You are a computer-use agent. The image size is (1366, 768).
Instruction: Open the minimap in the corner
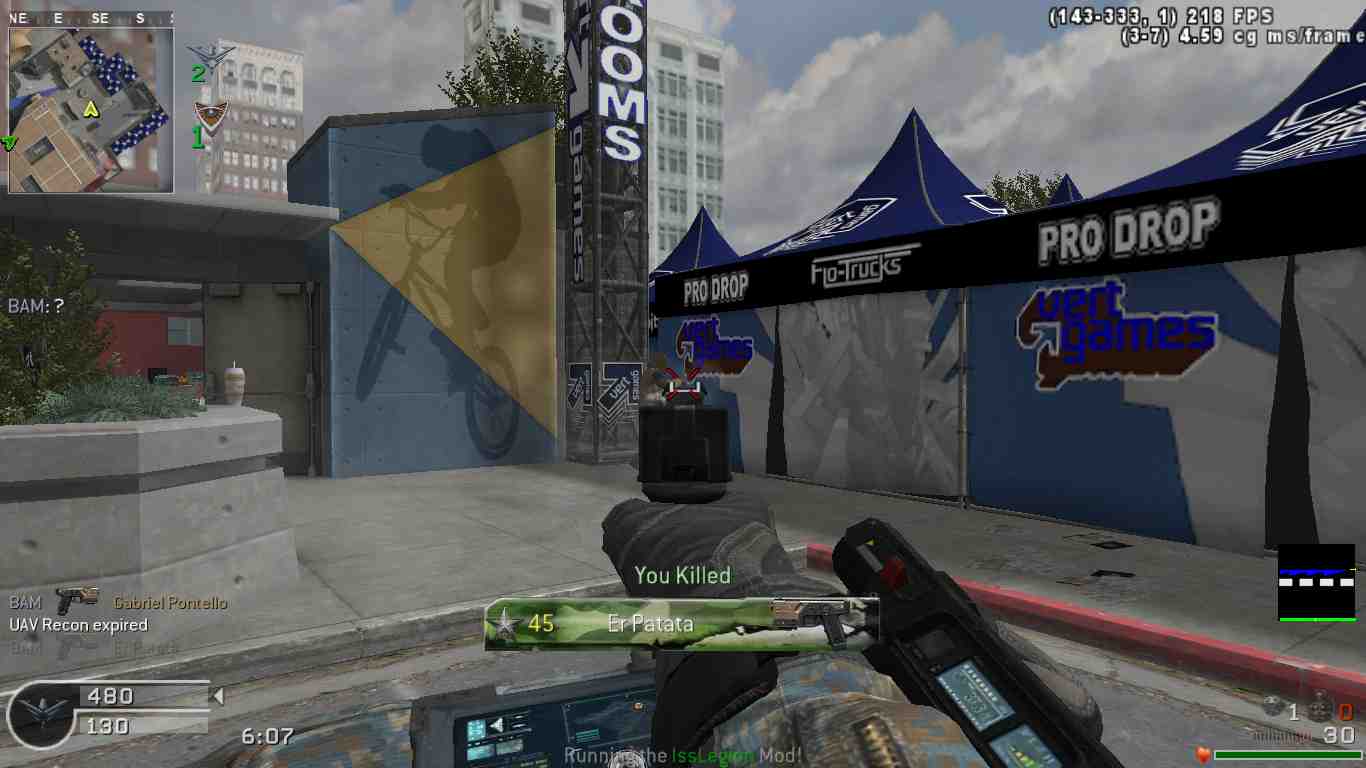[x=91, y=110]
